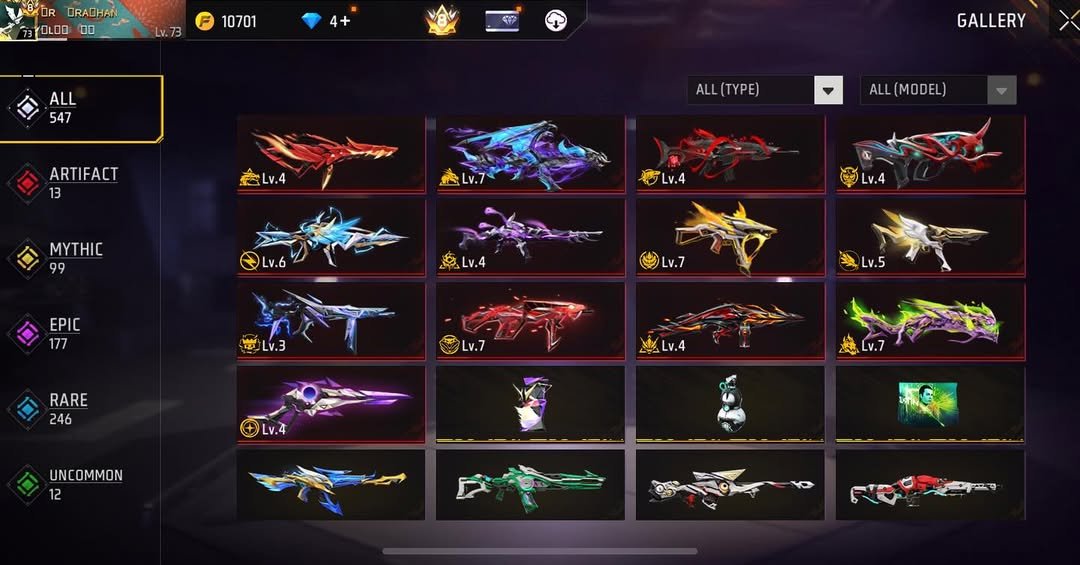
Task: Add more diamonds with the plus button
Action: [x=345, y=21]
